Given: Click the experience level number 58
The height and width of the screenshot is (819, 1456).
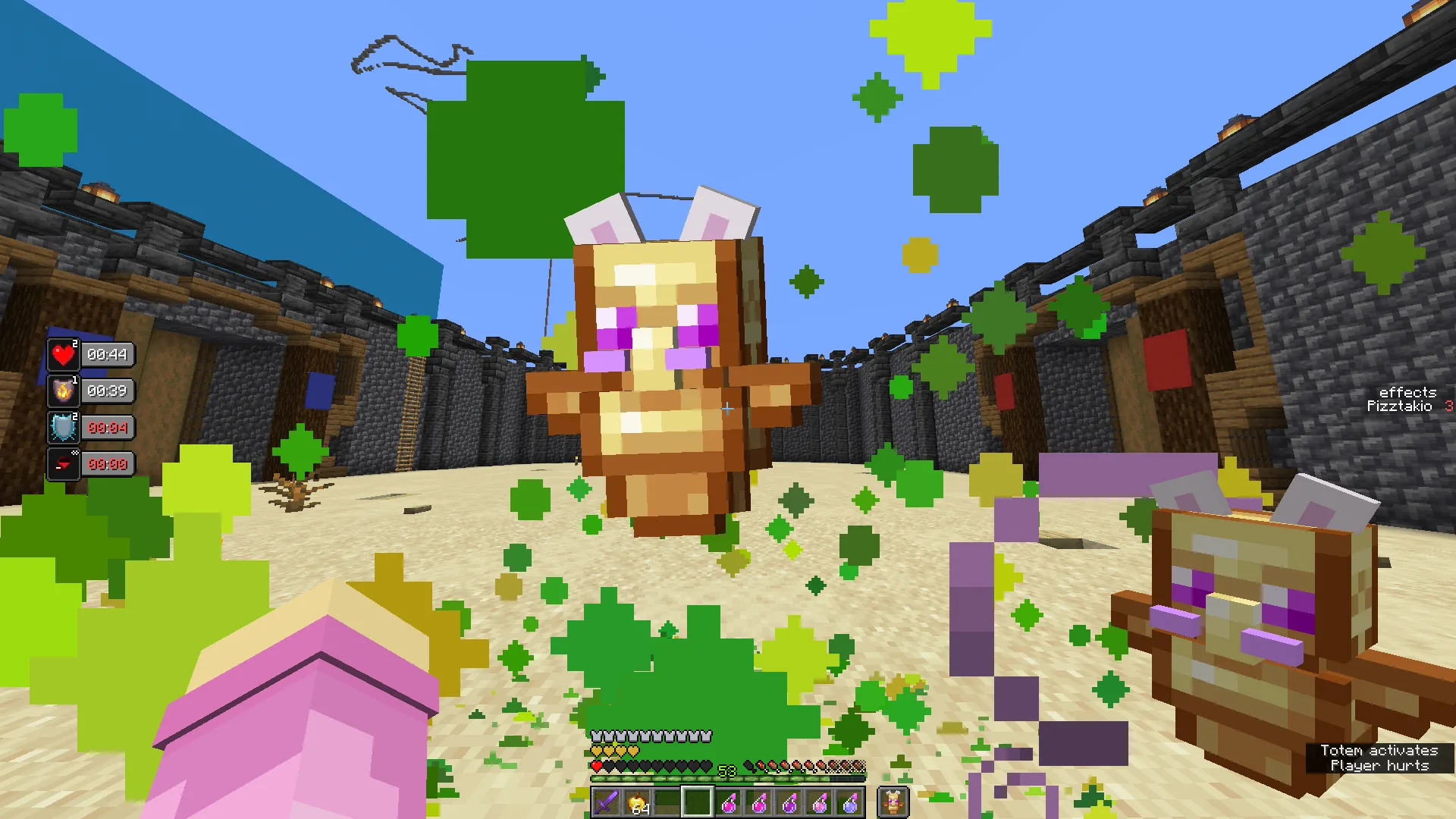Looking at the screenshot, I should pyautogui.click(x=726, y=769).
